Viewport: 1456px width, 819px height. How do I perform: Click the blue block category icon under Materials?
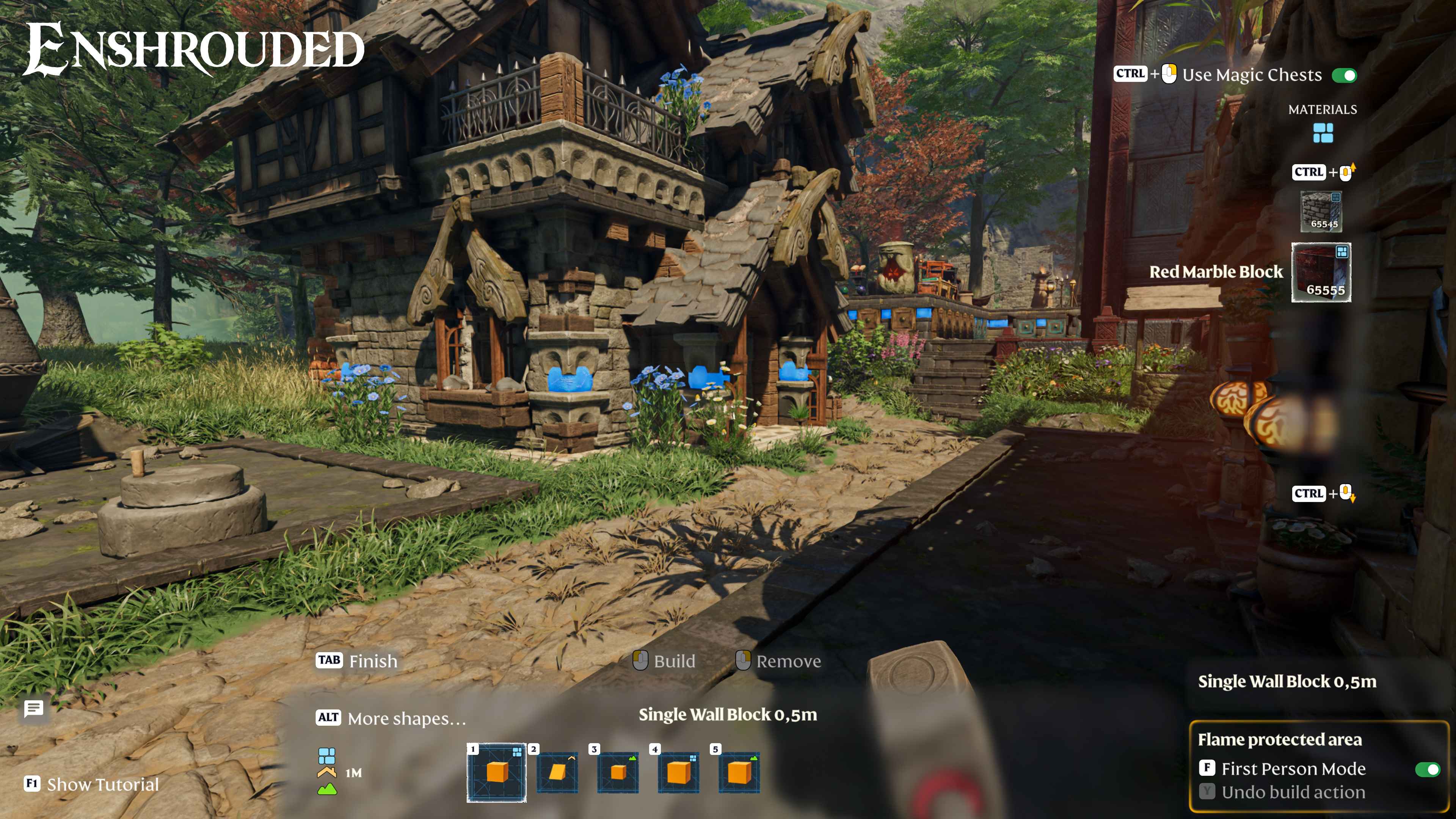coord(1323,133)
